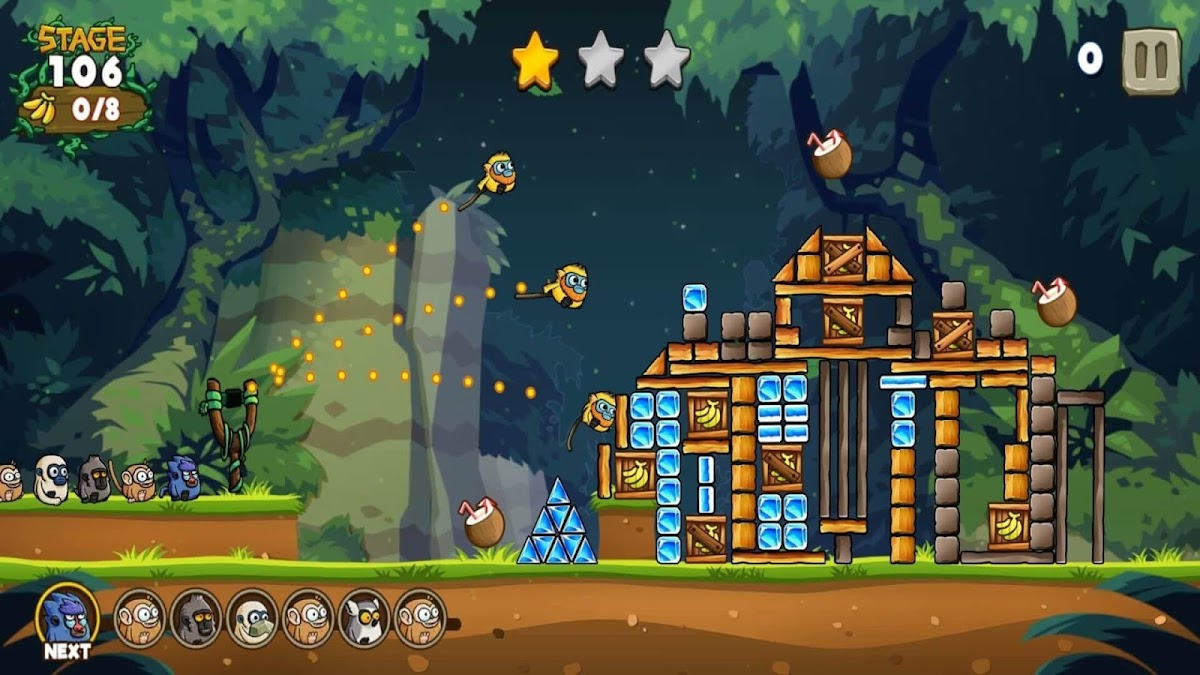Choose the gray gorilla in the queue
The width and height of the screenshot is (1200, 675).
point(195,617)
